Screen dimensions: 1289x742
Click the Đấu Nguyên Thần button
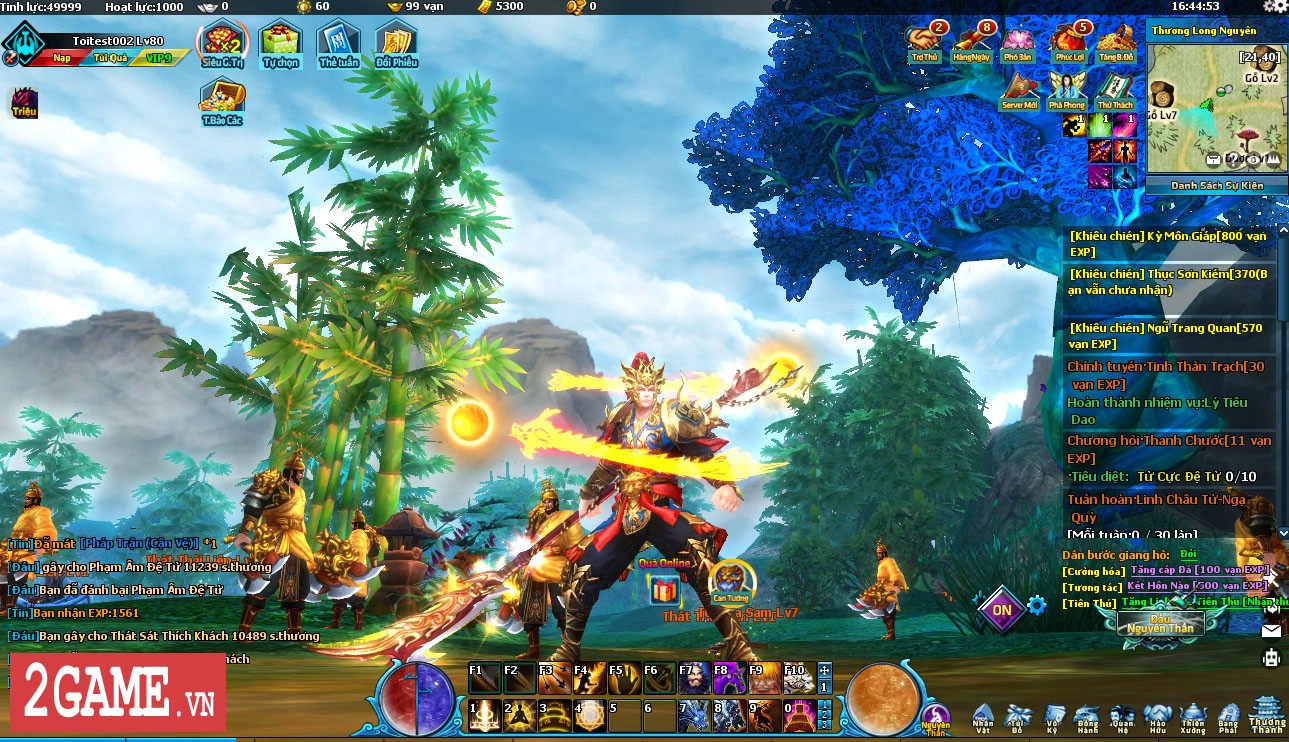click(1160, 625)
